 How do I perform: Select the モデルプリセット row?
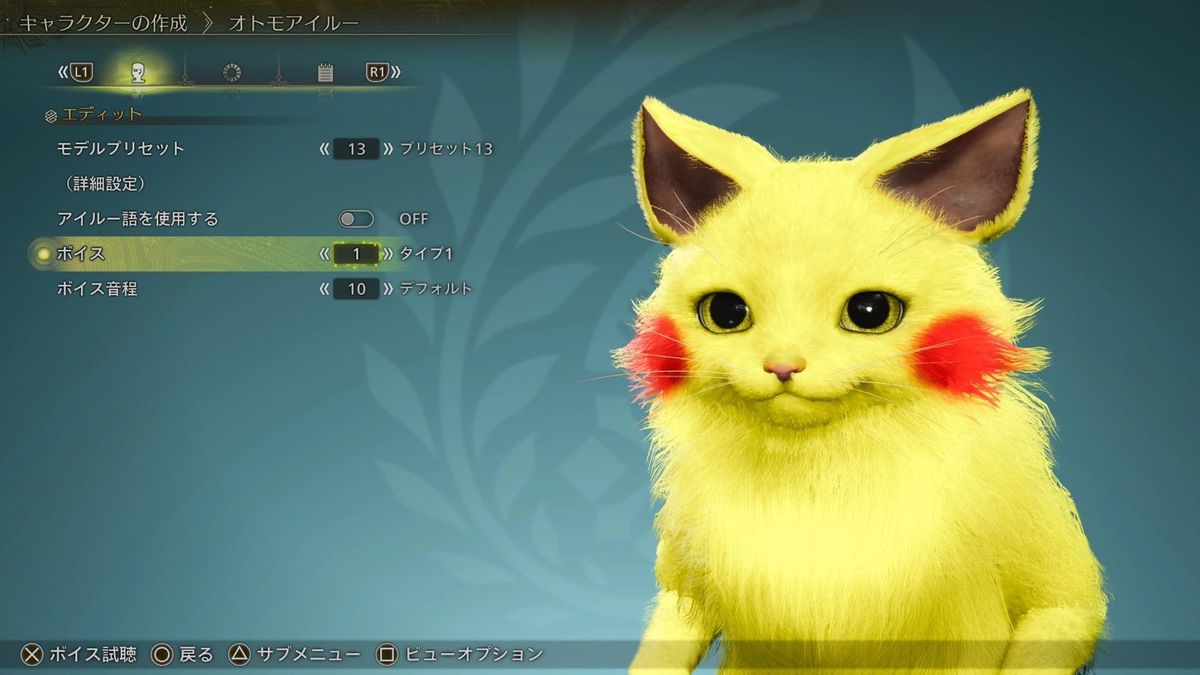[x=121, y=149]
